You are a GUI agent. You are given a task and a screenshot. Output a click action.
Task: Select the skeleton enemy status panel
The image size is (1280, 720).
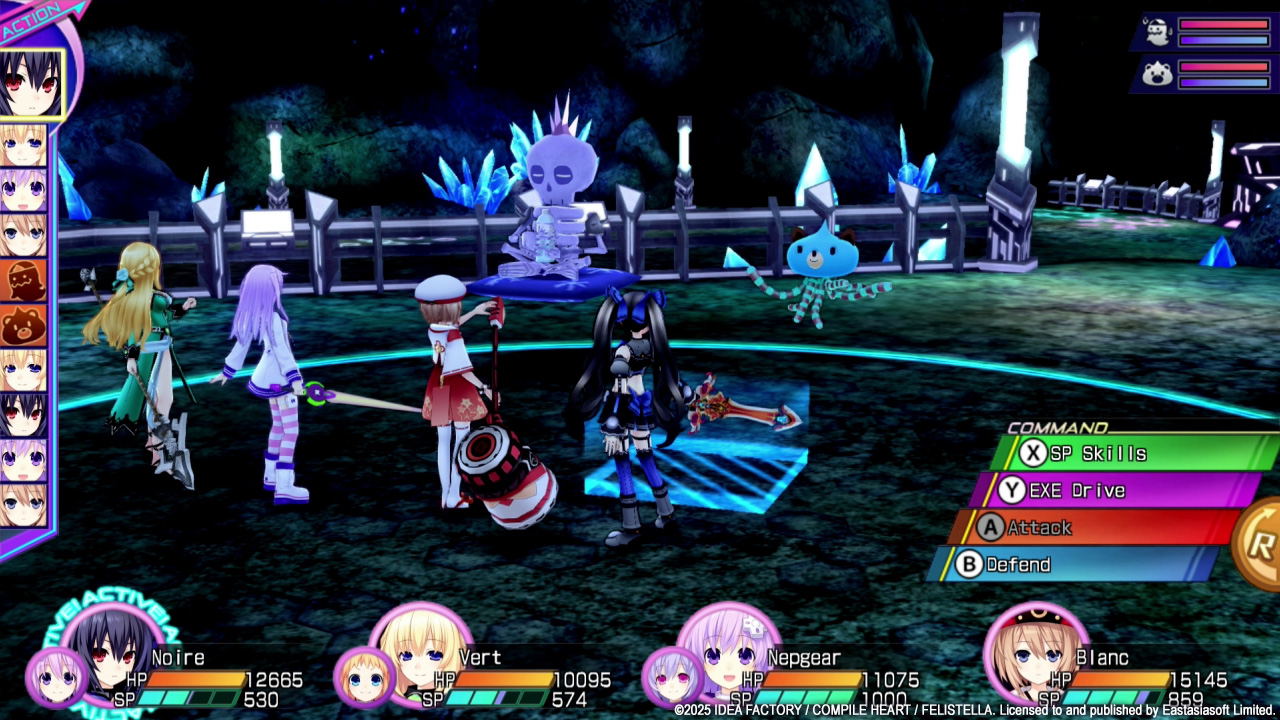(1205, 32)
